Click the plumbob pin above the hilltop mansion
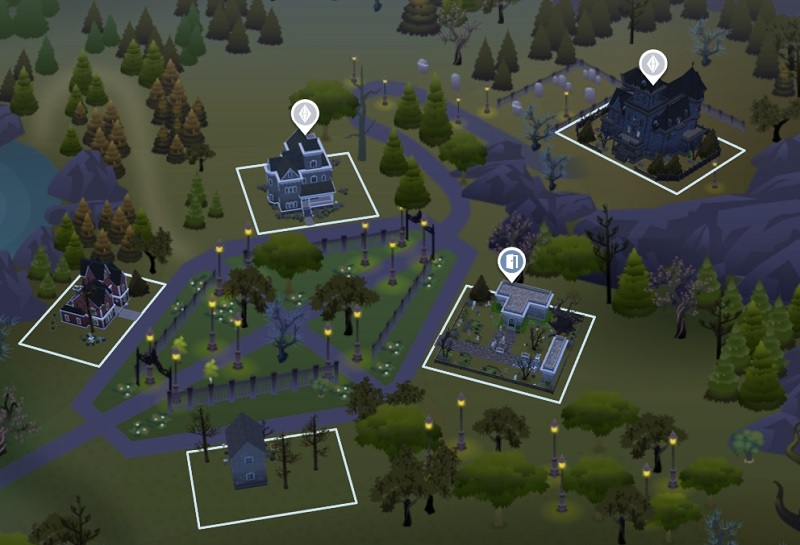This screenshot has height=545, width=800. (653, 65)
